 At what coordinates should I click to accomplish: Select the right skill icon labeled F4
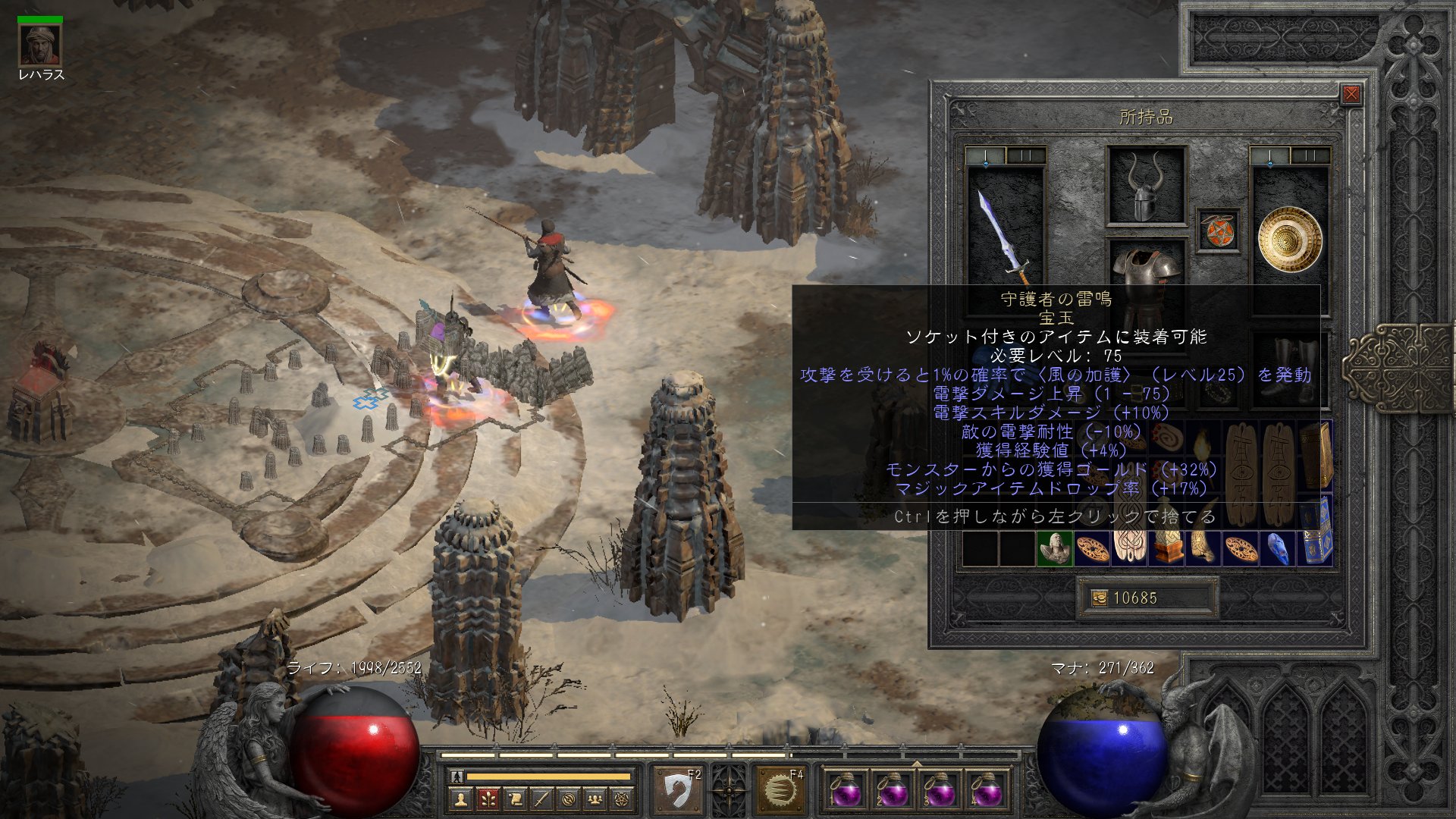tap(779, 792)
